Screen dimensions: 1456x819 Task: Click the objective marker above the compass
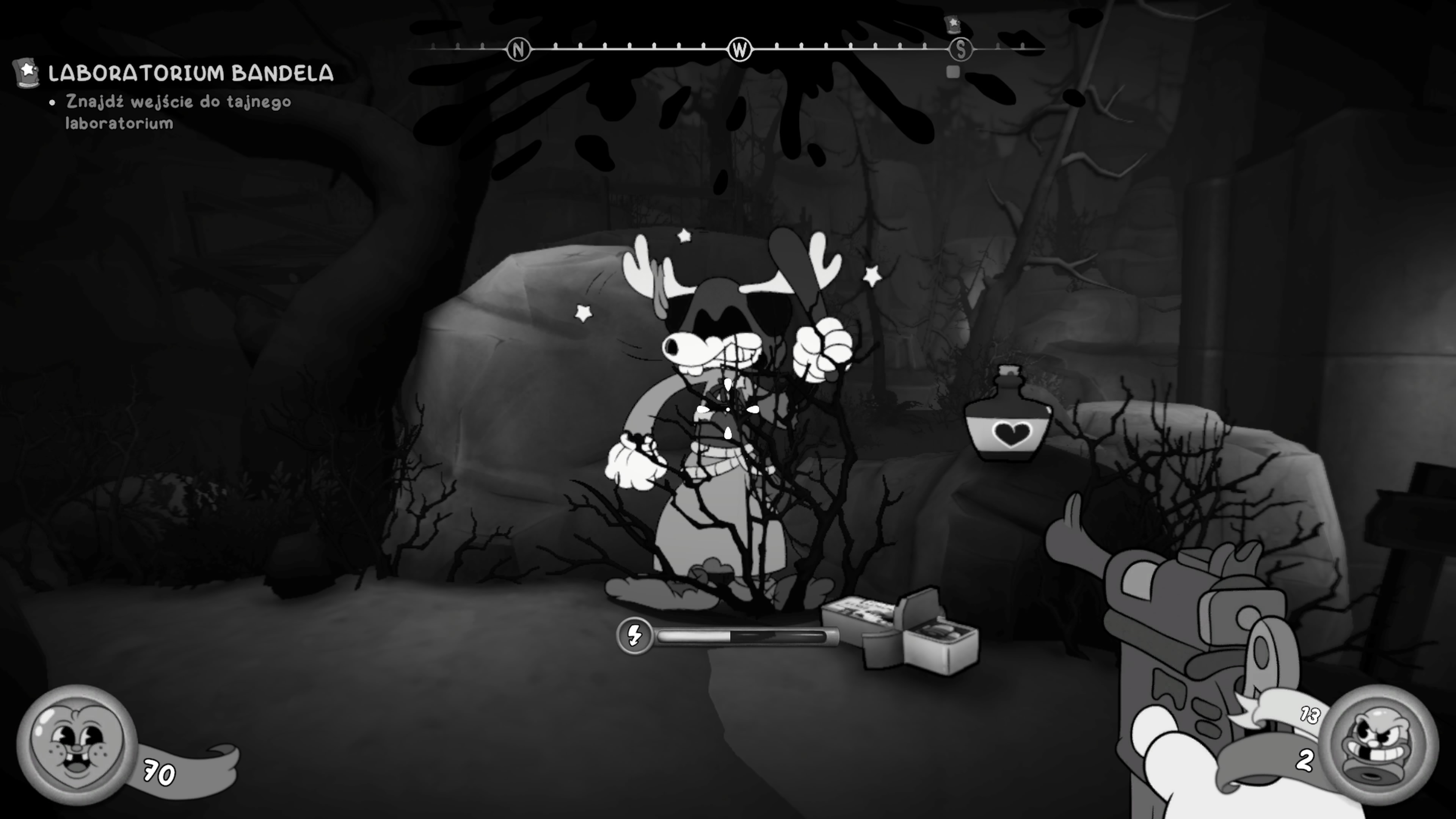pyautogui.click(x=954, y=24)
